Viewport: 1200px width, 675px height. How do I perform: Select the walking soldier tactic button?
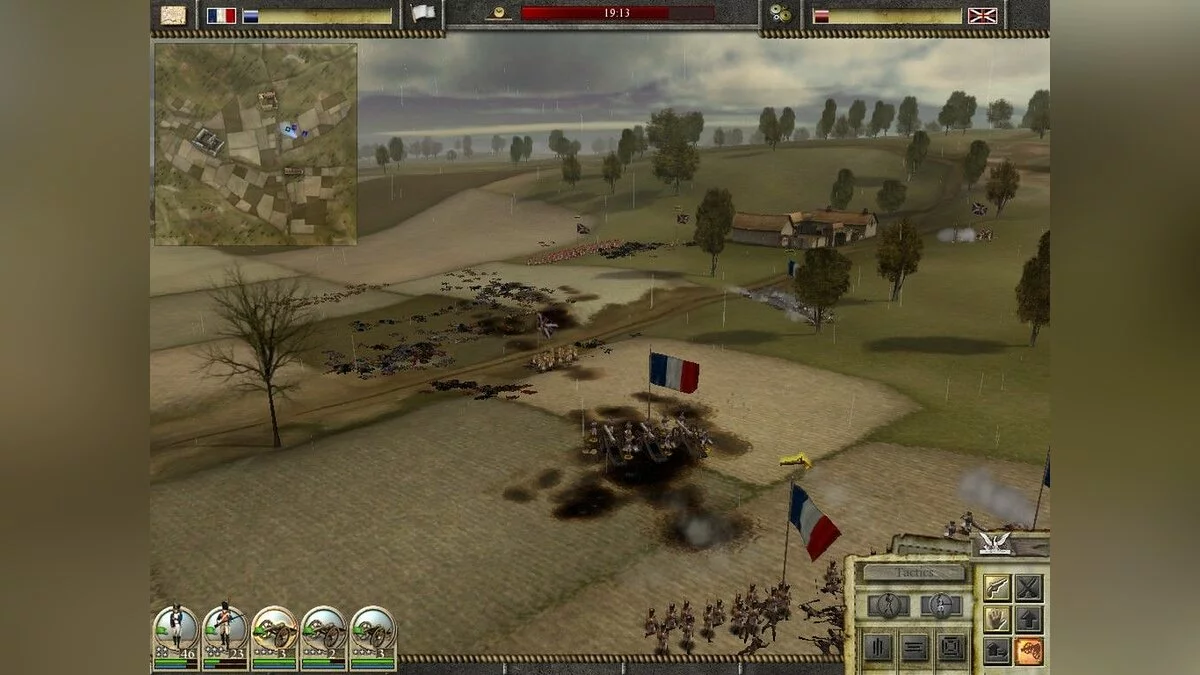point(887,605)
